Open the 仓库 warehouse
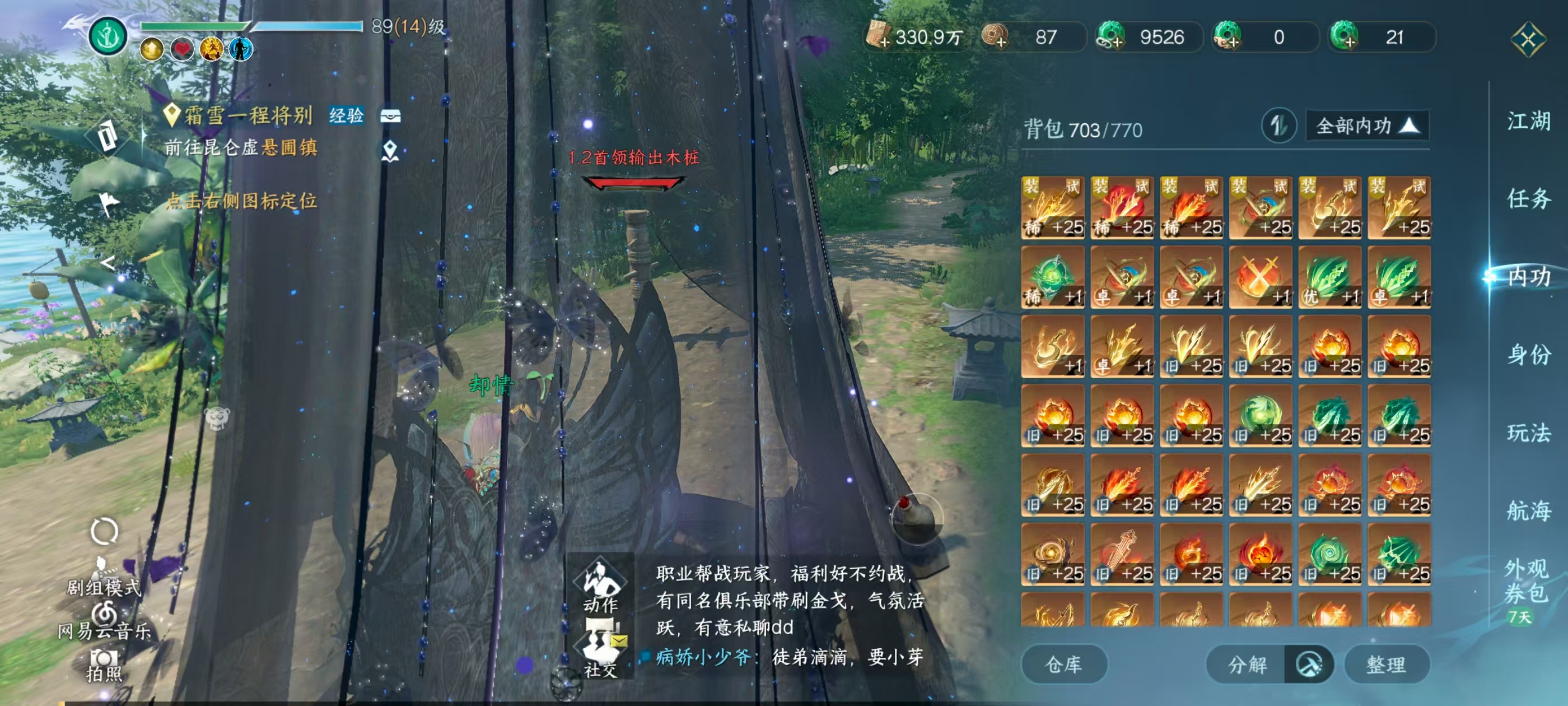Screen dimensions: 1568x706 tap(1064, 664)
